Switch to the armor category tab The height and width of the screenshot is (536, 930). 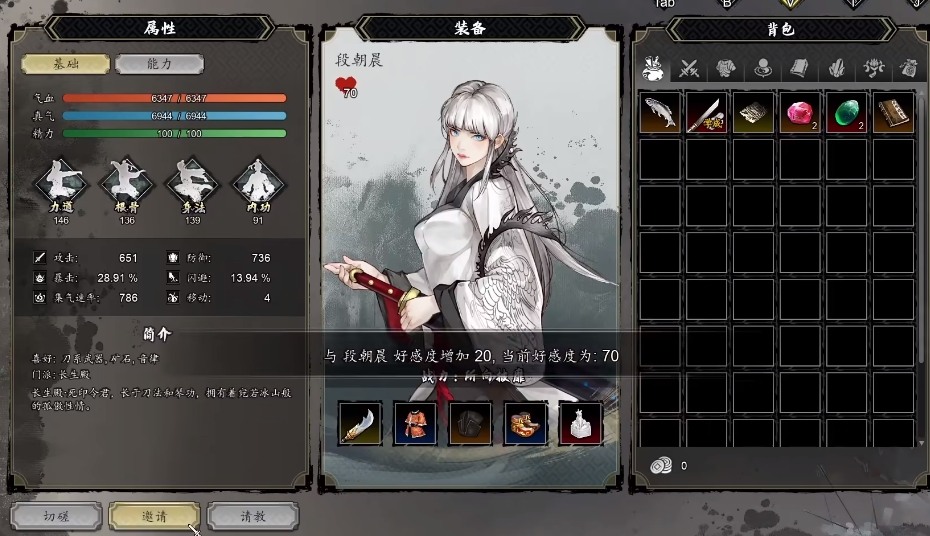point(726,68)
